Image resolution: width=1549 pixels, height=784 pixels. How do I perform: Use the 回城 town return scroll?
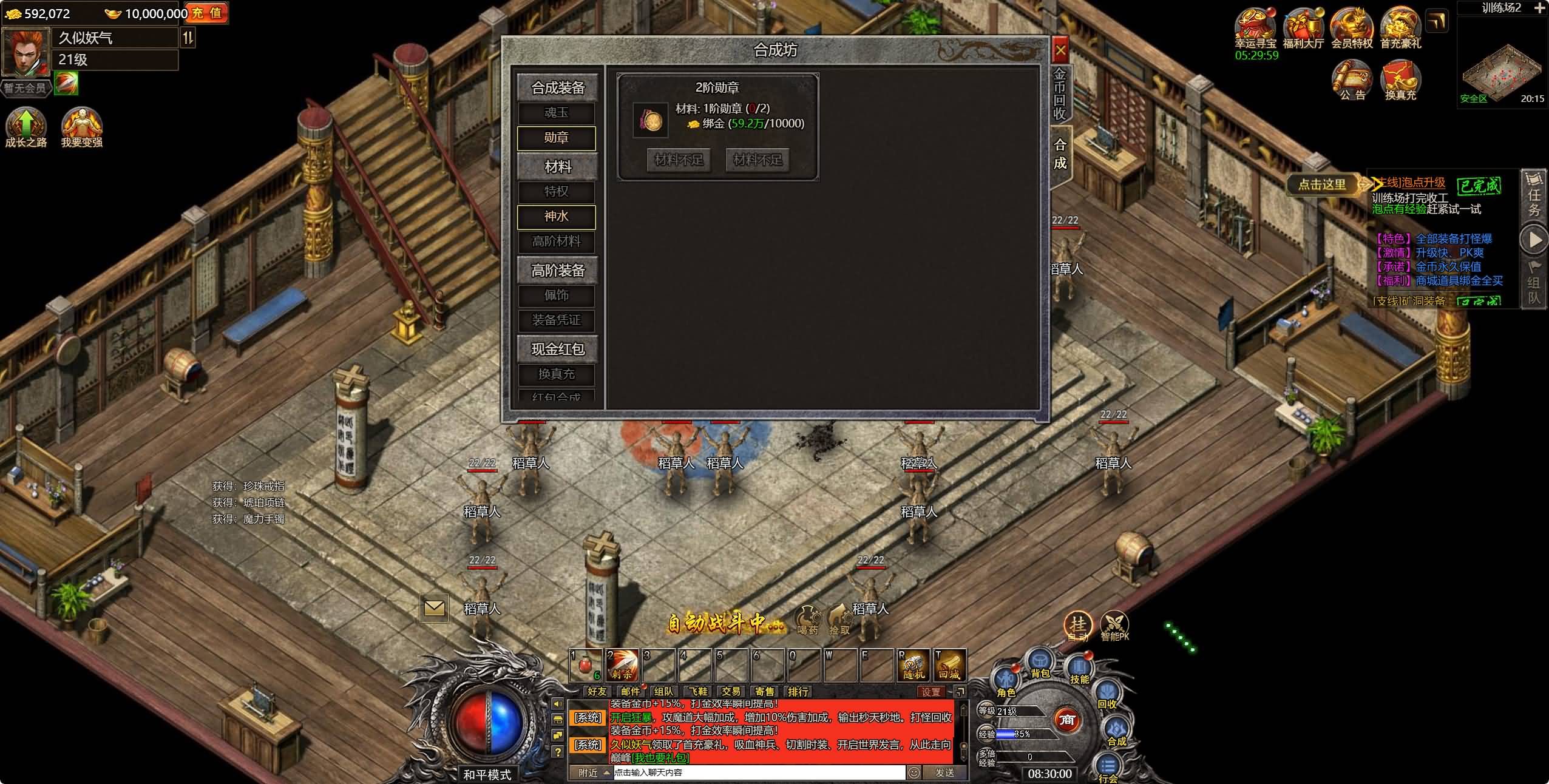(x=949, y=666)
